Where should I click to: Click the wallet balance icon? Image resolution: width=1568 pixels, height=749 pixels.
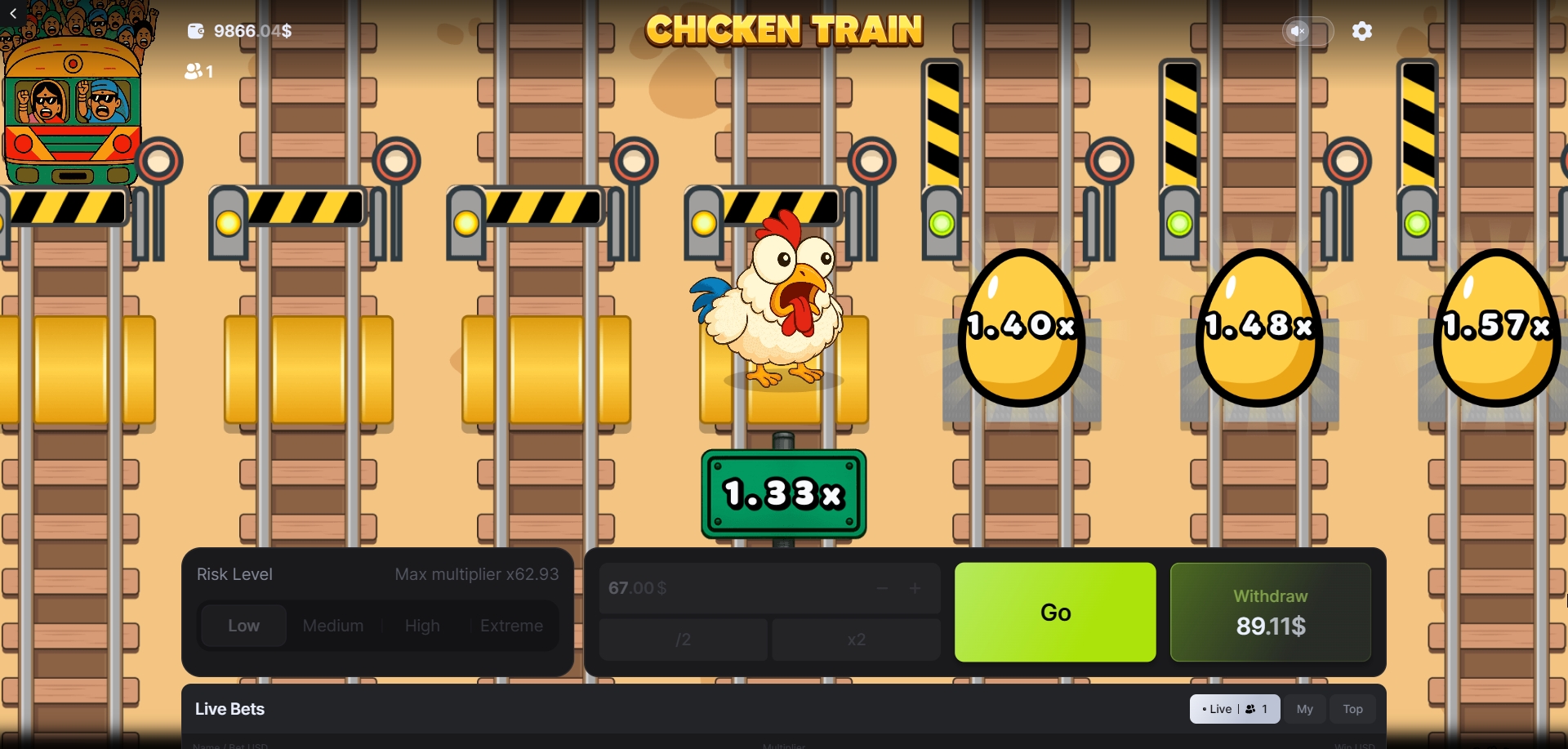pyautogui.click(x=195, y=31)
